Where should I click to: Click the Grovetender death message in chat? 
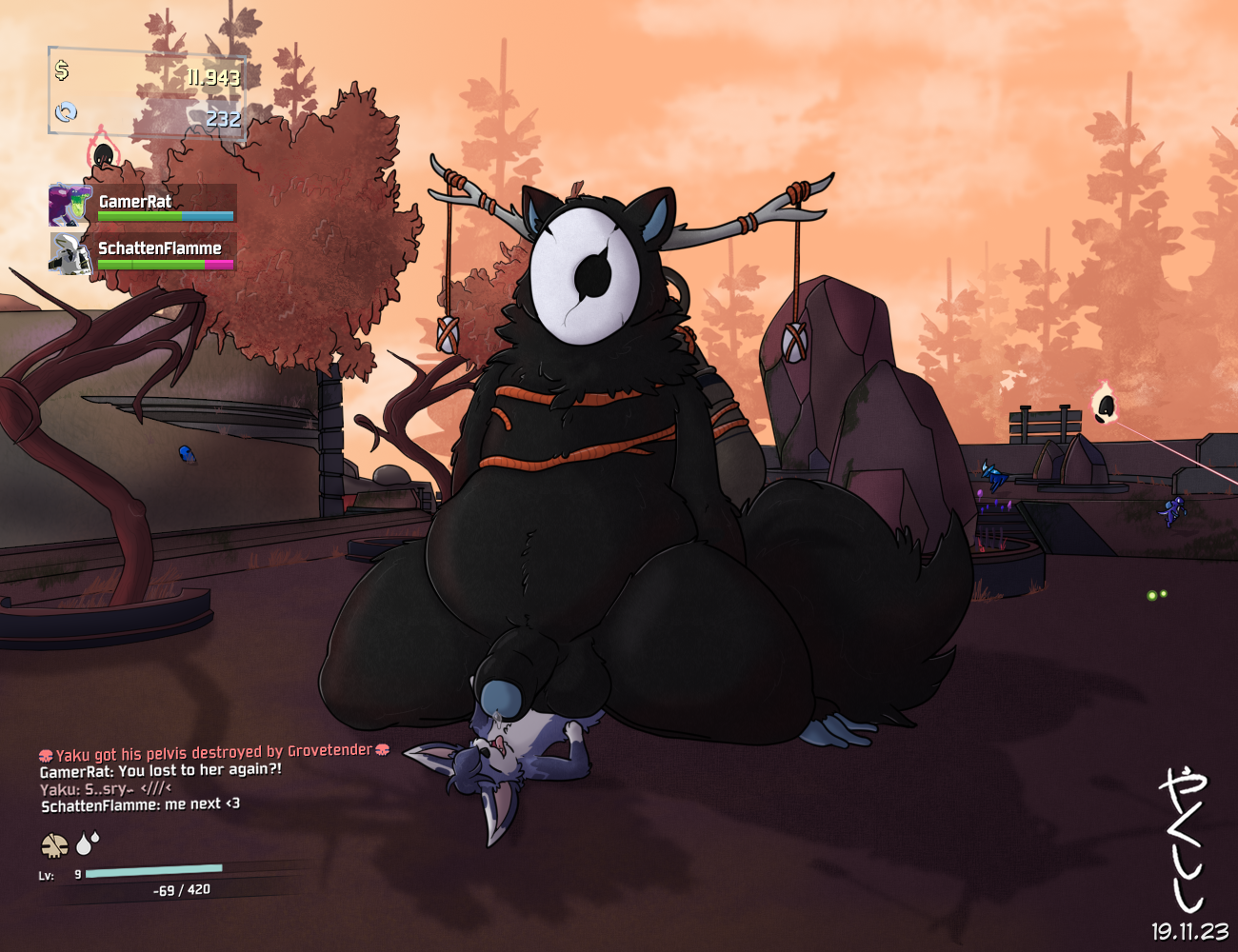coord(214,752)
